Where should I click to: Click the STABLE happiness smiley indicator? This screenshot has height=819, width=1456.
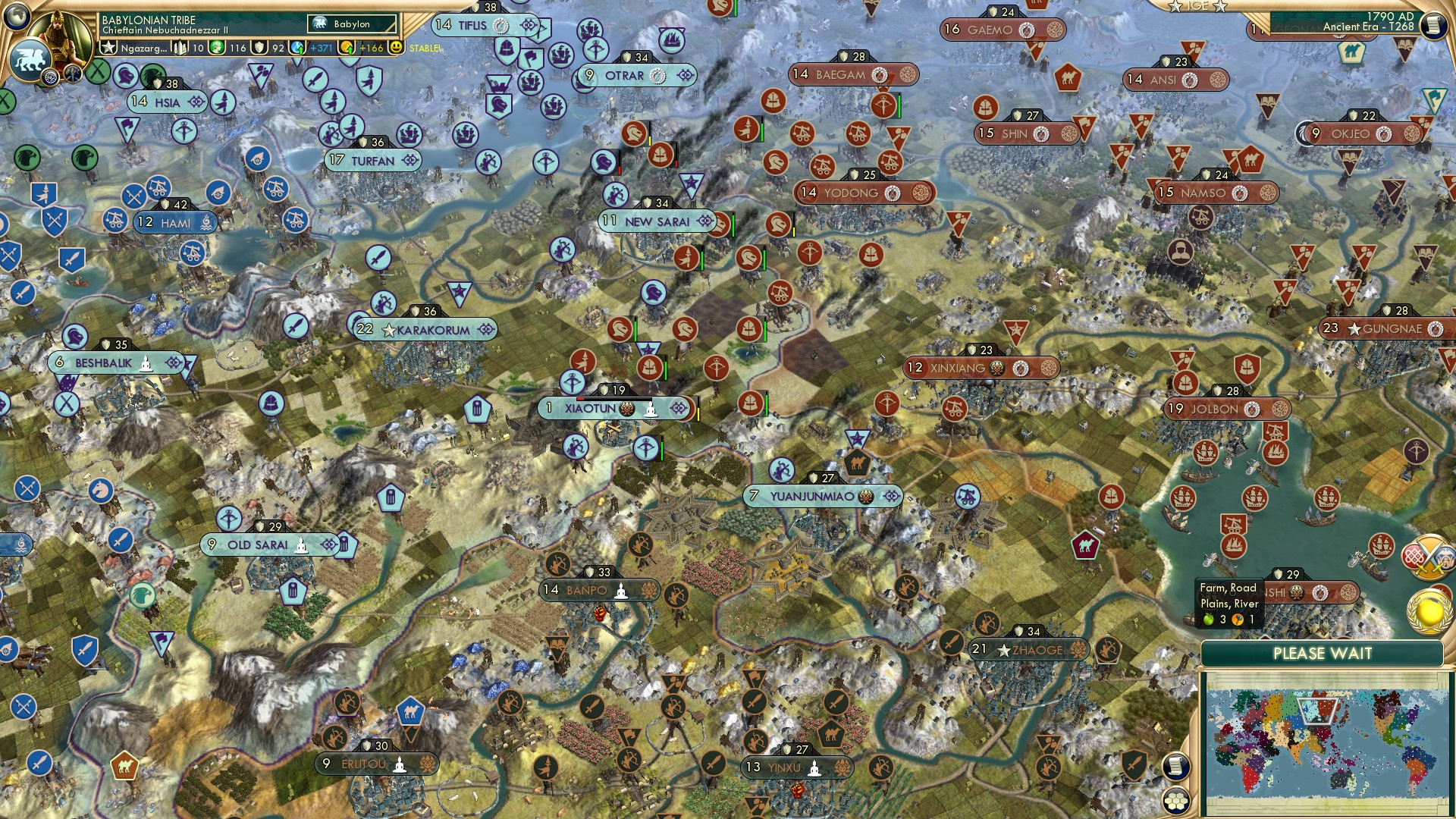coord(394,48)
